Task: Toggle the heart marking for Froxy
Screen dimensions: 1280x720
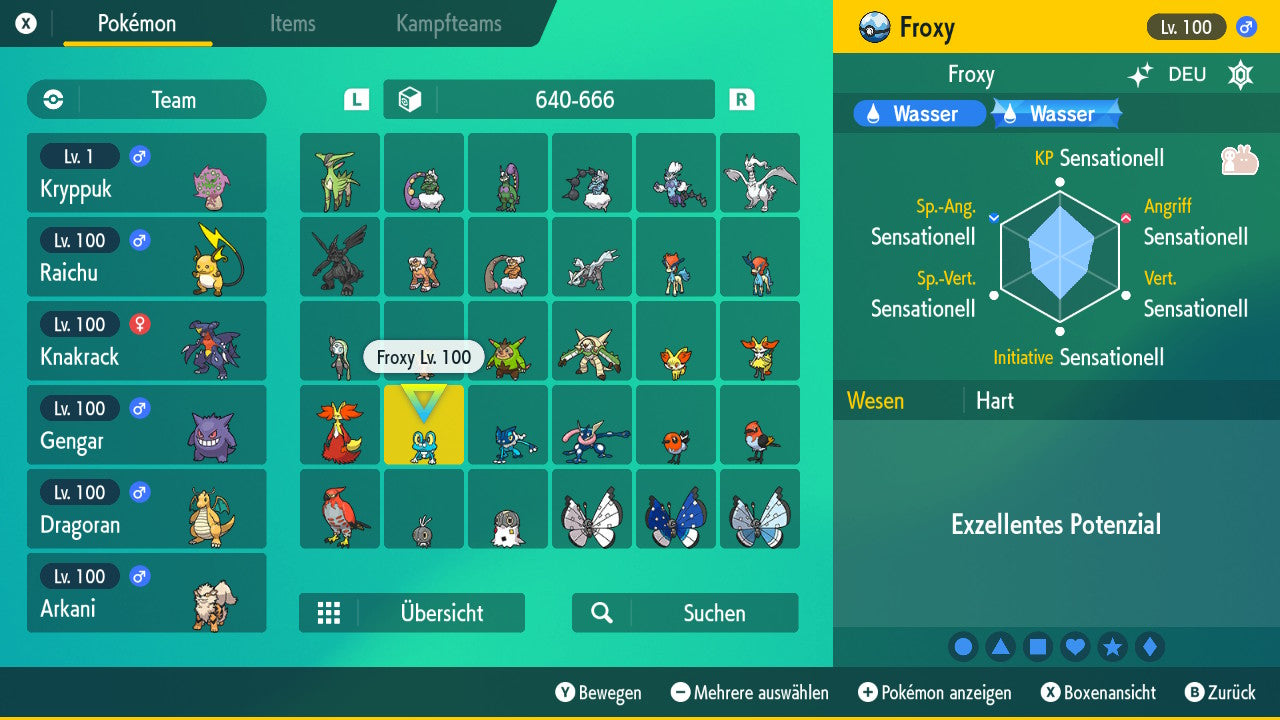Action: coord(1075,647)
